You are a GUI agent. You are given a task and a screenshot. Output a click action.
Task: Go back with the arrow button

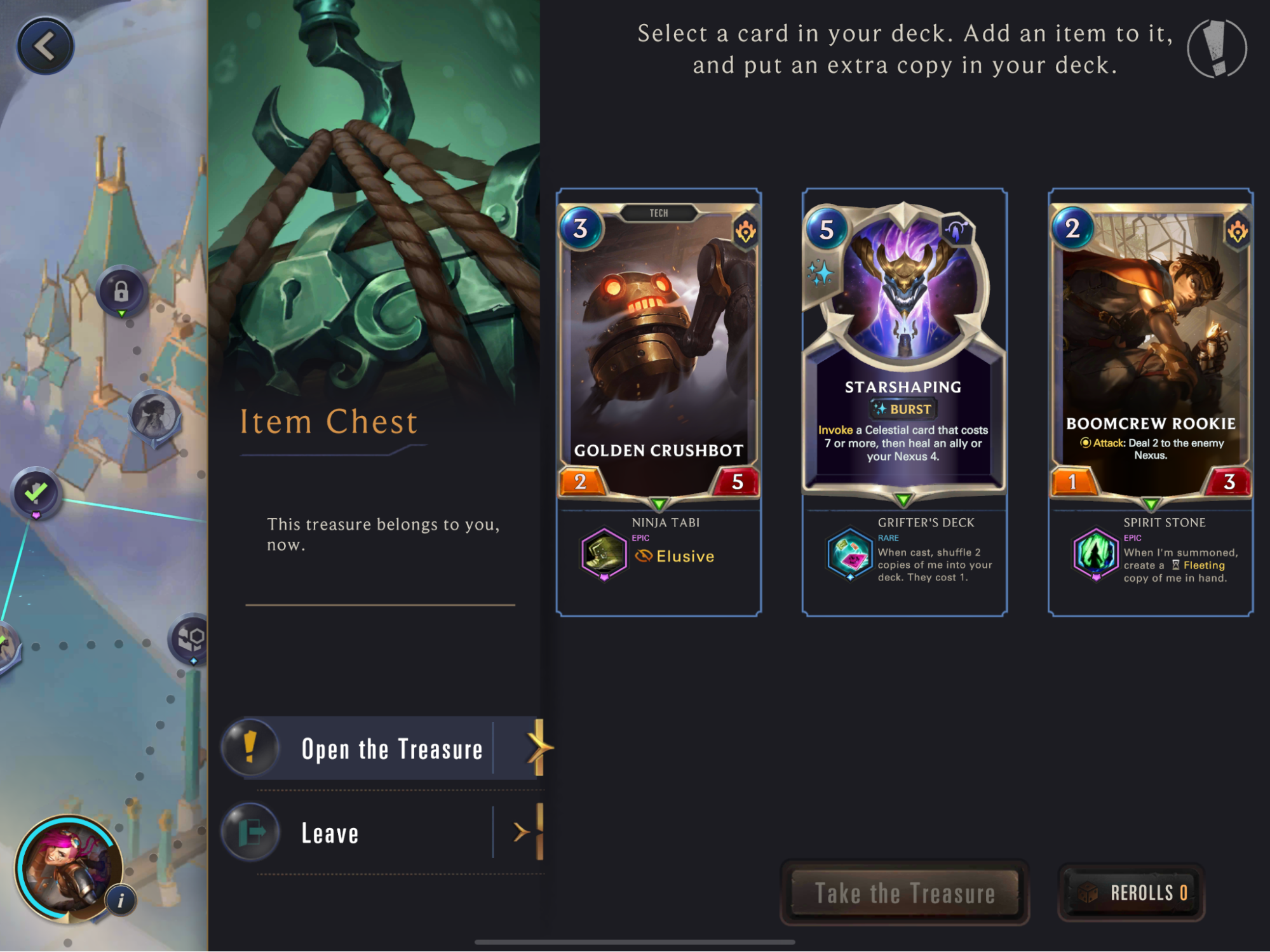coord(44,46)
